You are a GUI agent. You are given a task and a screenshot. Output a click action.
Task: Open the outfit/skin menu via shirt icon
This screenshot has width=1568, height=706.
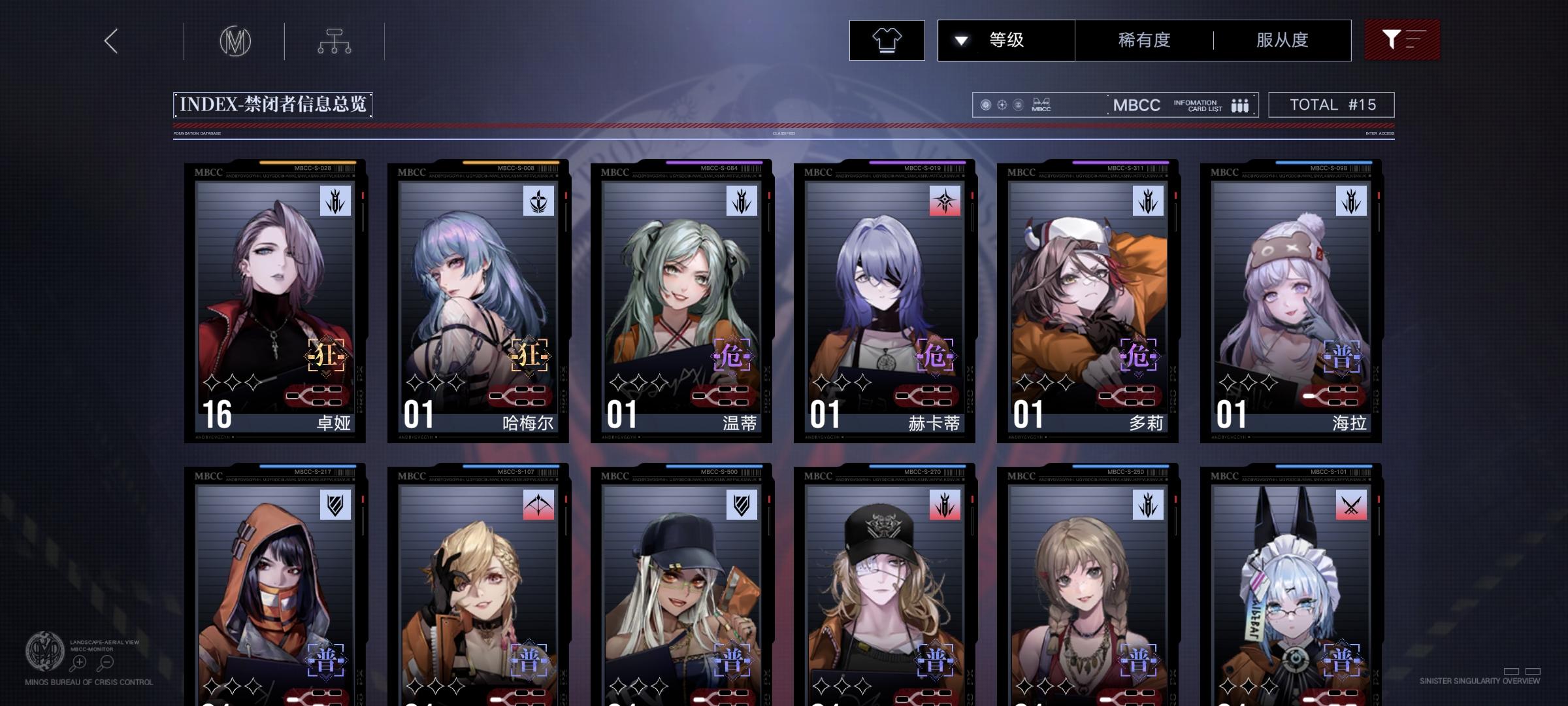click(x=886, y=40)
